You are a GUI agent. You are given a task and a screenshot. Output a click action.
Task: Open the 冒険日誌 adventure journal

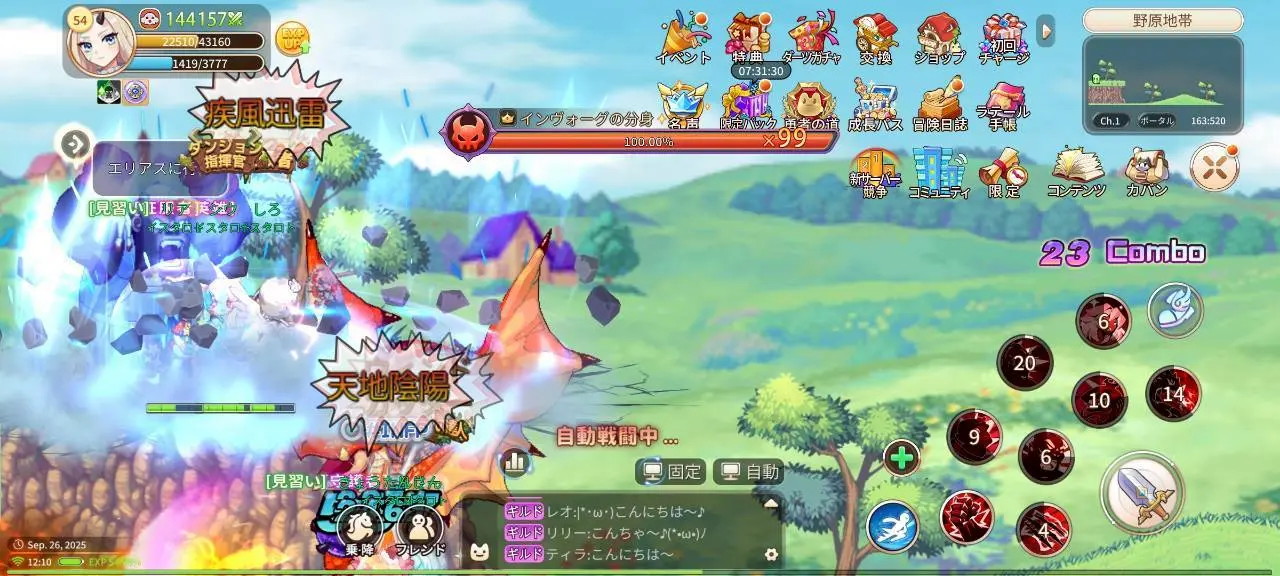pyautogui.click(x=940, y=104)
